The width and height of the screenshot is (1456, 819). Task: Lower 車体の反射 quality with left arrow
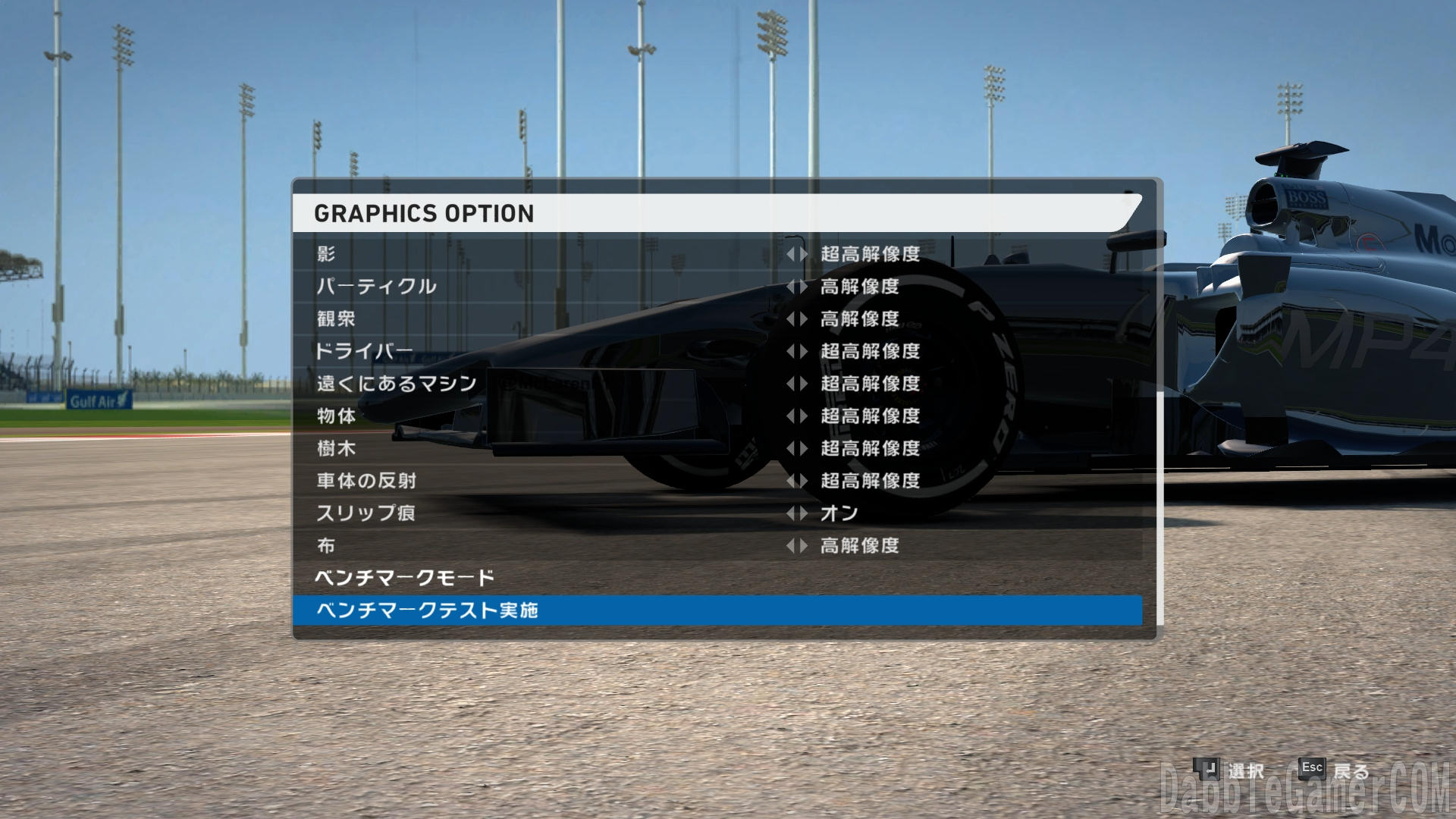click(x=790, y=481)
